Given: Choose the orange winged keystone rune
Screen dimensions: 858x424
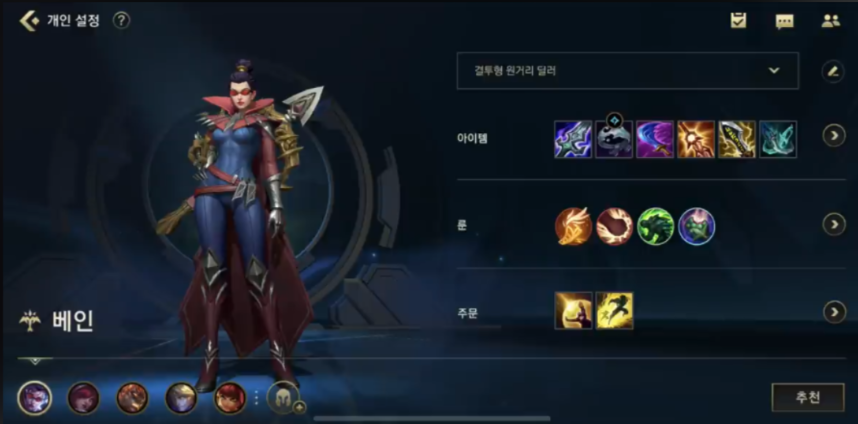Looking at the screenshot, I should coord(574,226).
